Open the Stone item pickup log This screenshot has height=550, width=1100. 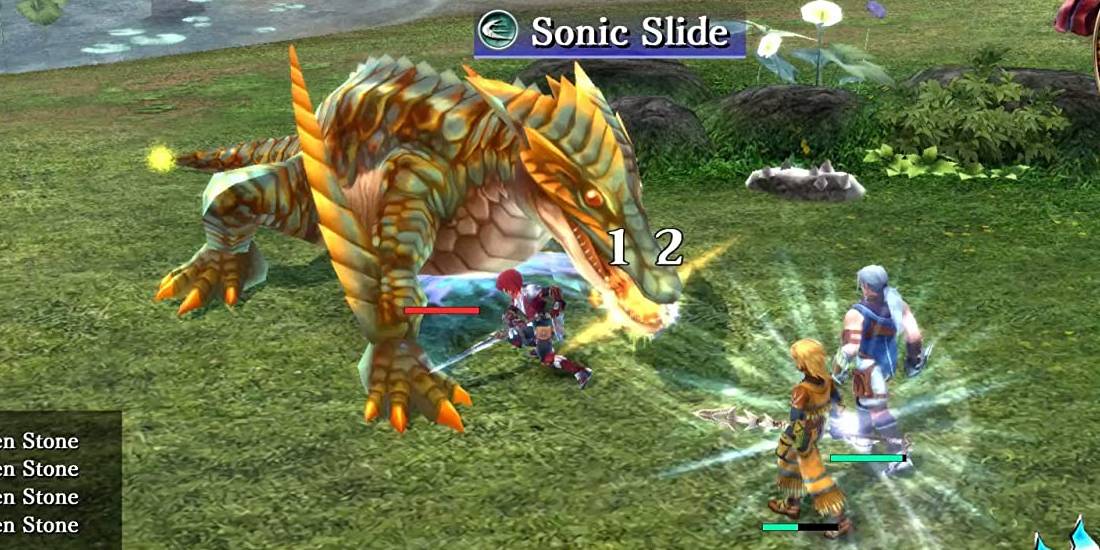pyautogui.click(x=50, y=482)
